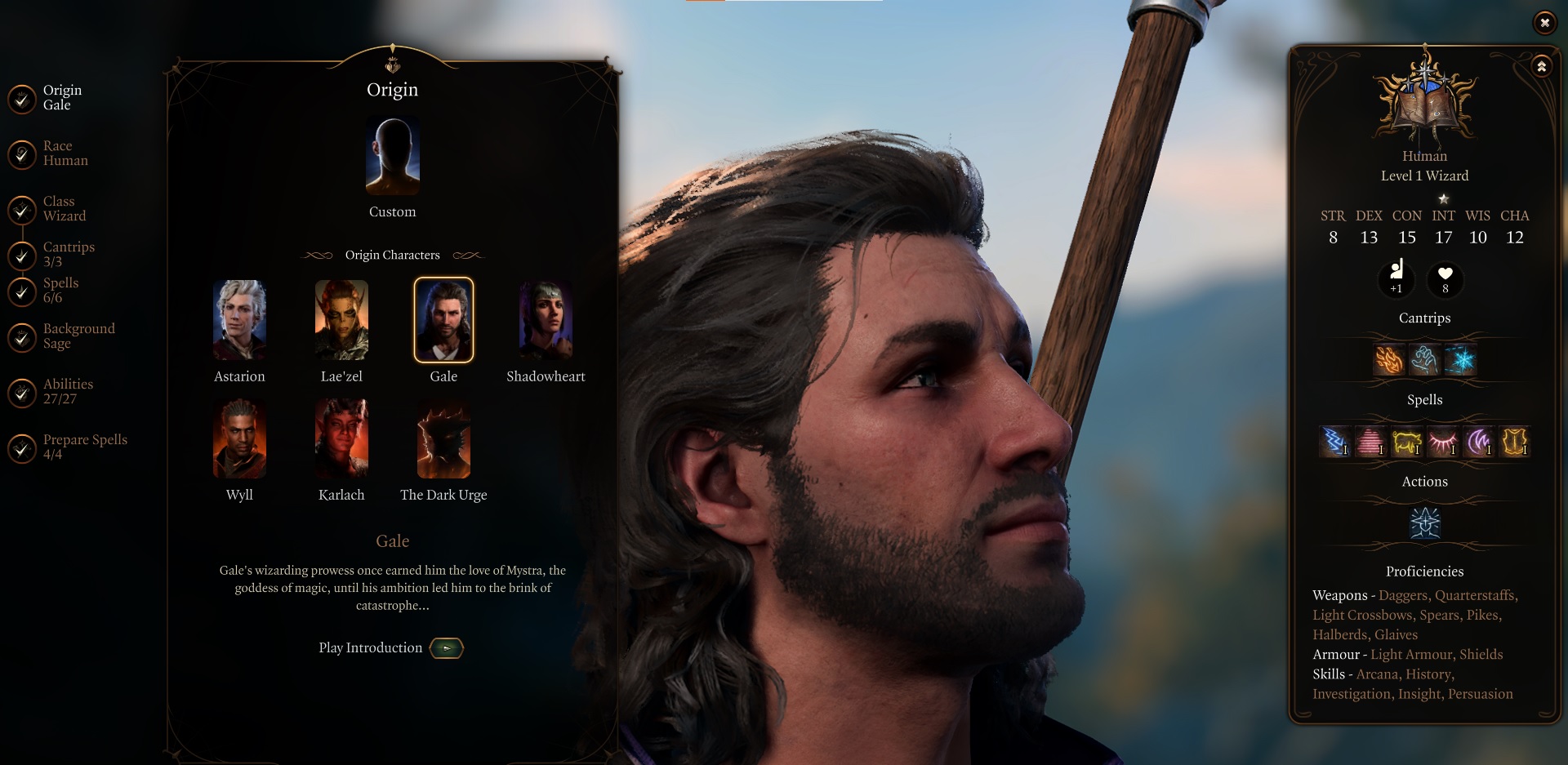
Task: Toggle the checkmark on Prepare Spells step
Action: (21, 446)
